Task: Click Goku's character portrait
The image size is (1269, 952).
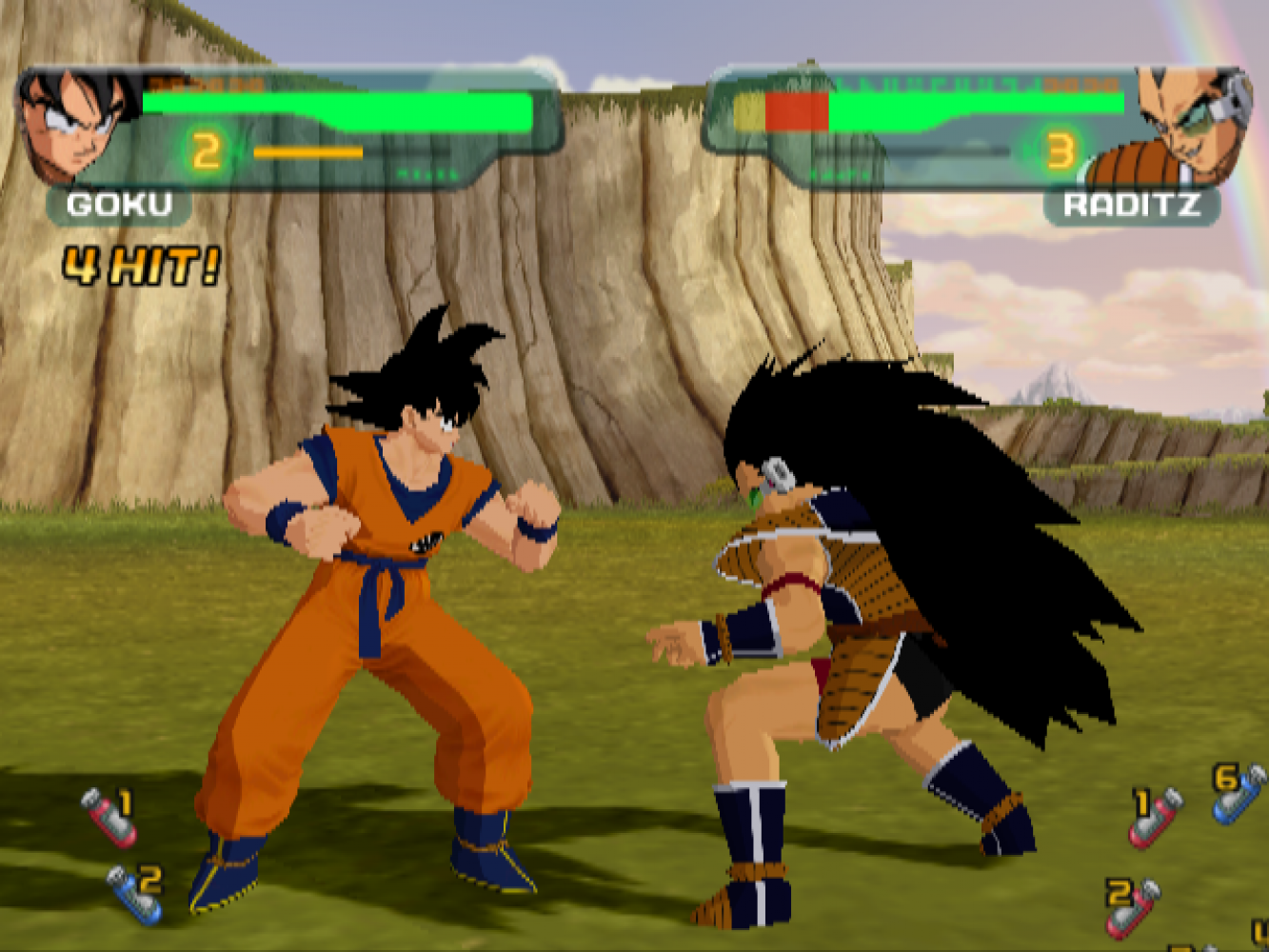Action: click(78, 122)
